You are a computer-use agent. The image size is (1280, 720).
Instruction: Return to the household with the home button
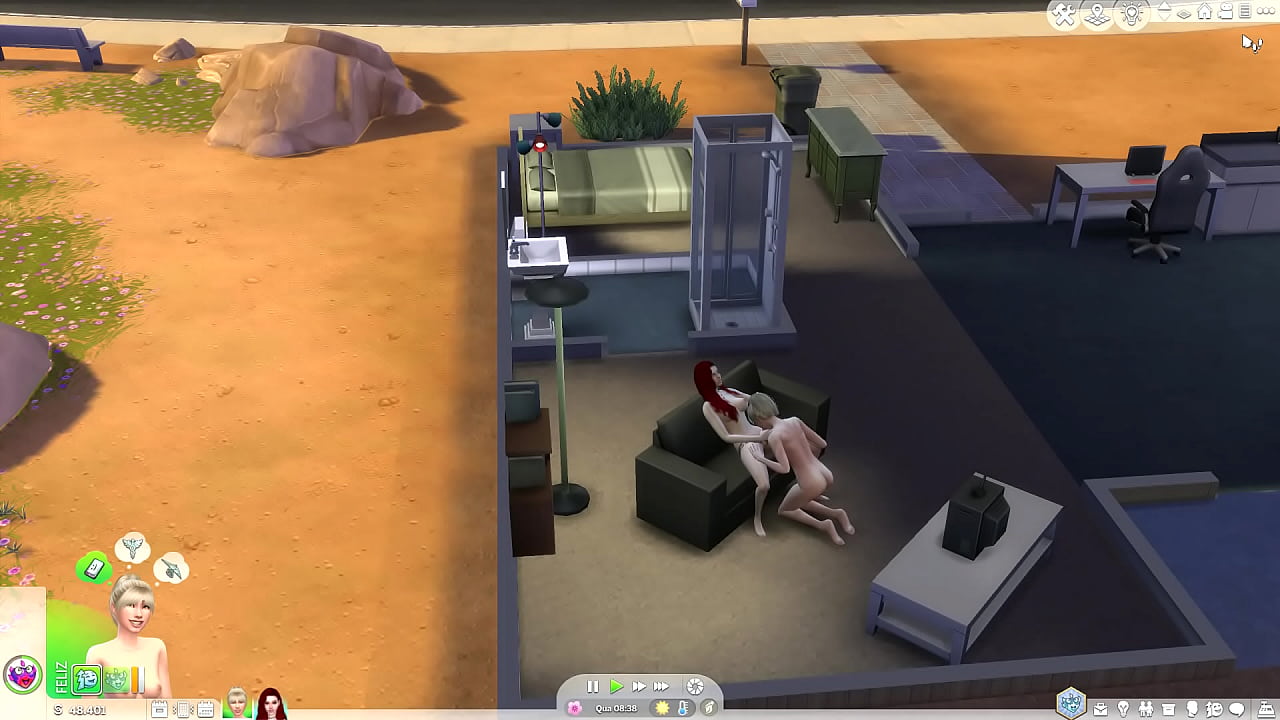coord(1206,12)
